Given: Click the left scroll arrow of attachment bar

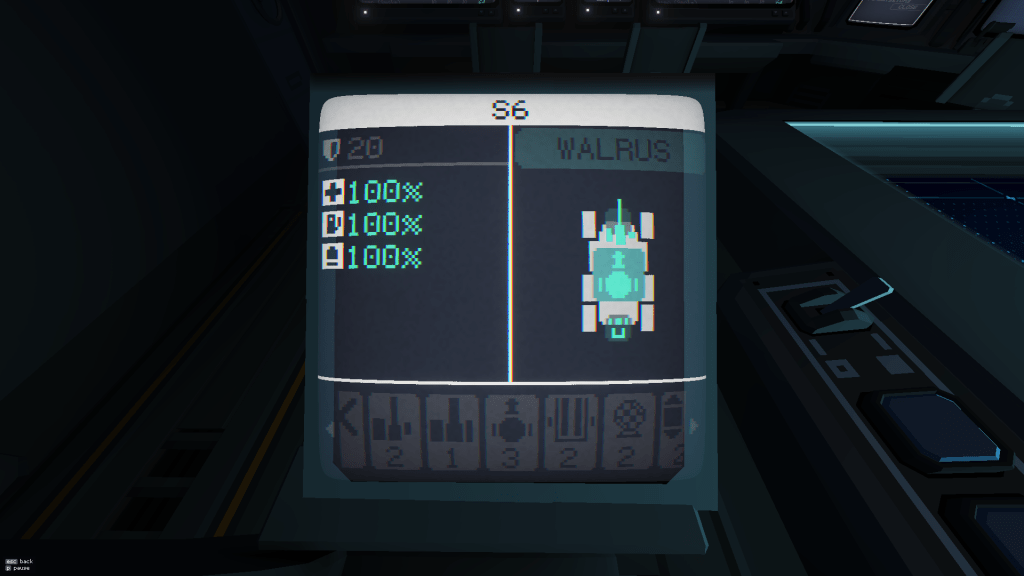Looking at the screenshot, I should point(326,429).
